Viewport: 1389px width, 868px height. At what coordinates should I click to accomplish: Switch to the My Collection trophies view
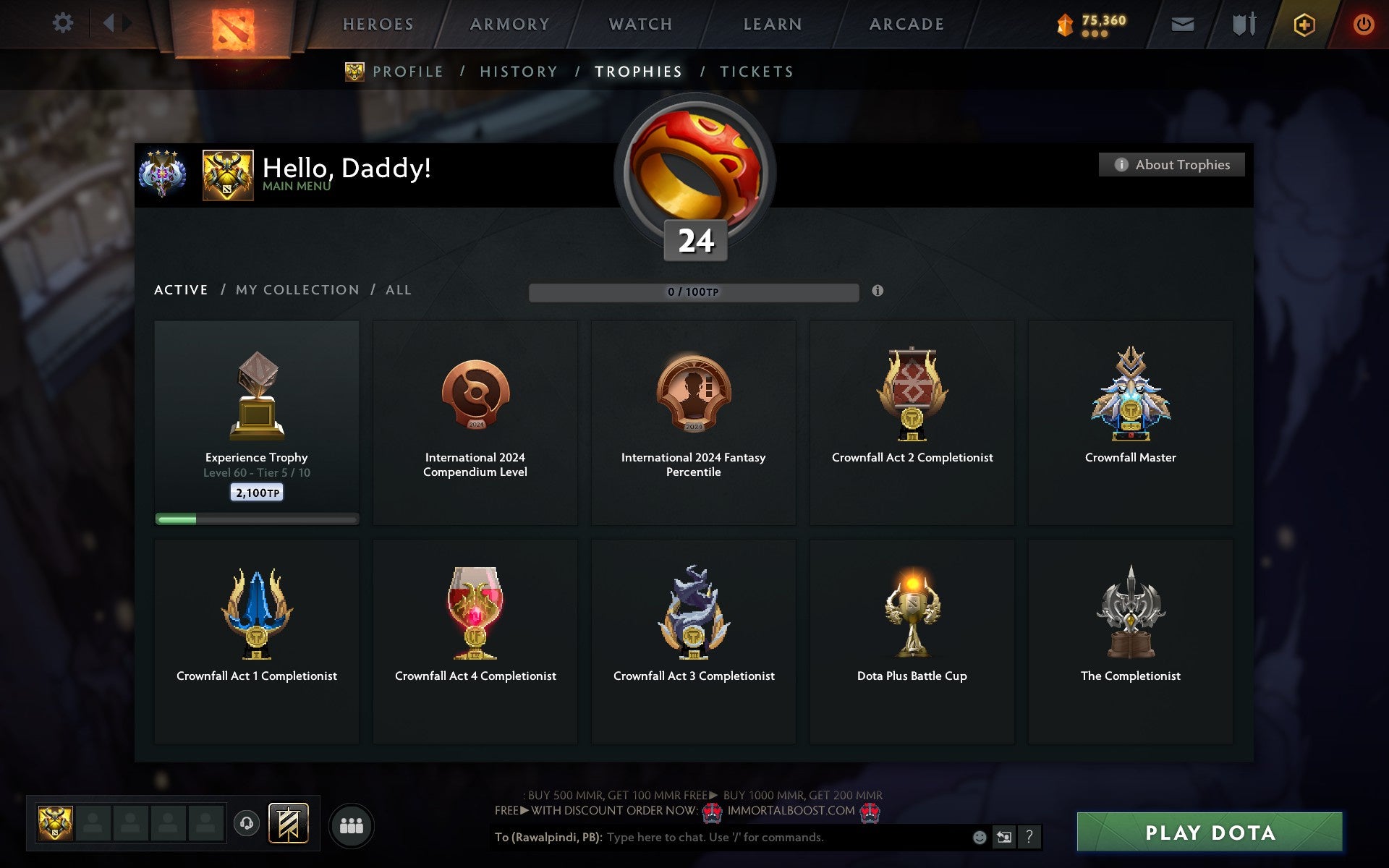297,289
